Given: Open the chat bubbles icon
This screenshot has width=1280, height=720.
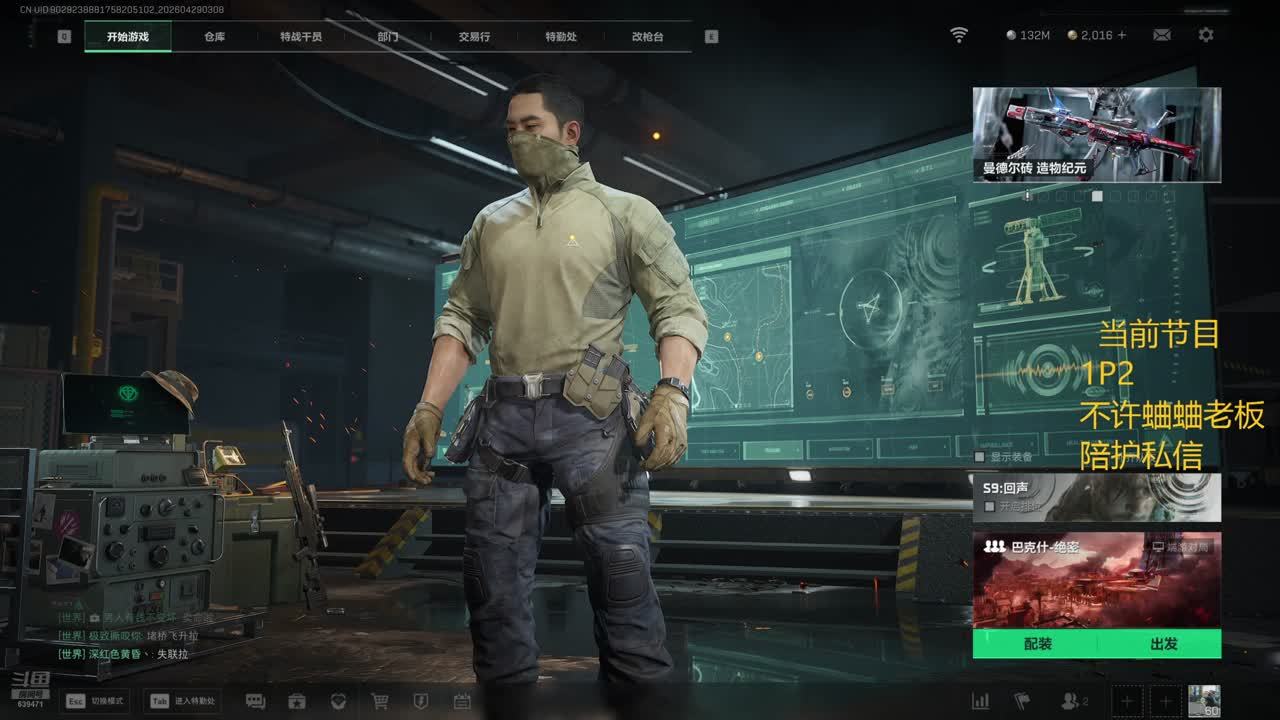Looking at the screenshot, I should pos(255,701).
